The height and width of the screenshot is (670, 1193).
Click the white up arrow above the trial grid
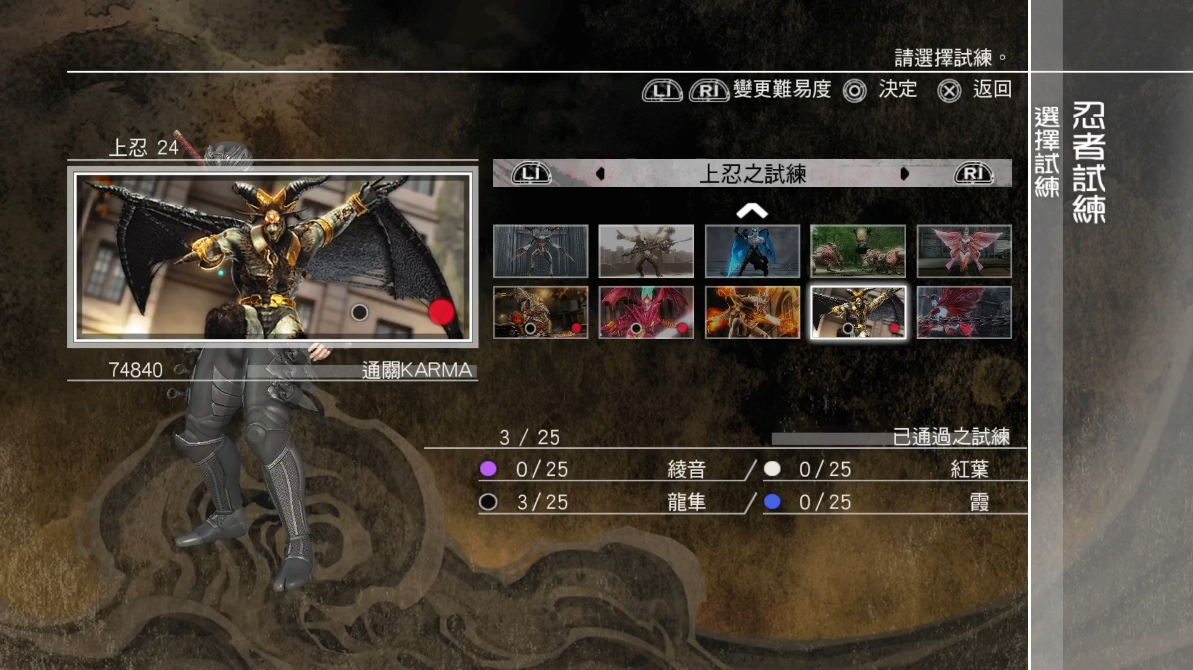(x=752, y=210)
